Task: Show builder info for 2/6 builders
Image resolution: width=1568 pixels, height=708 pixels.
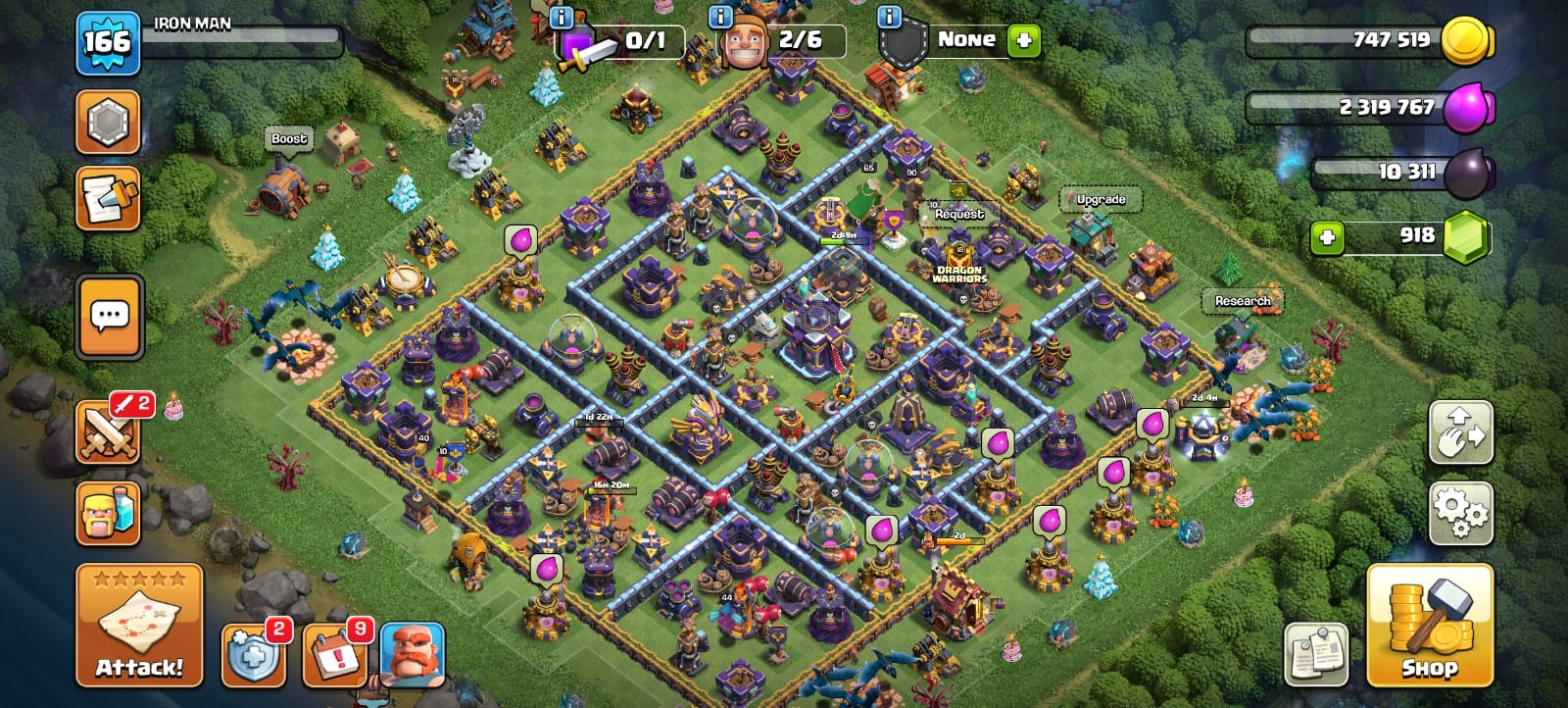Action: [x=720, y=17]
